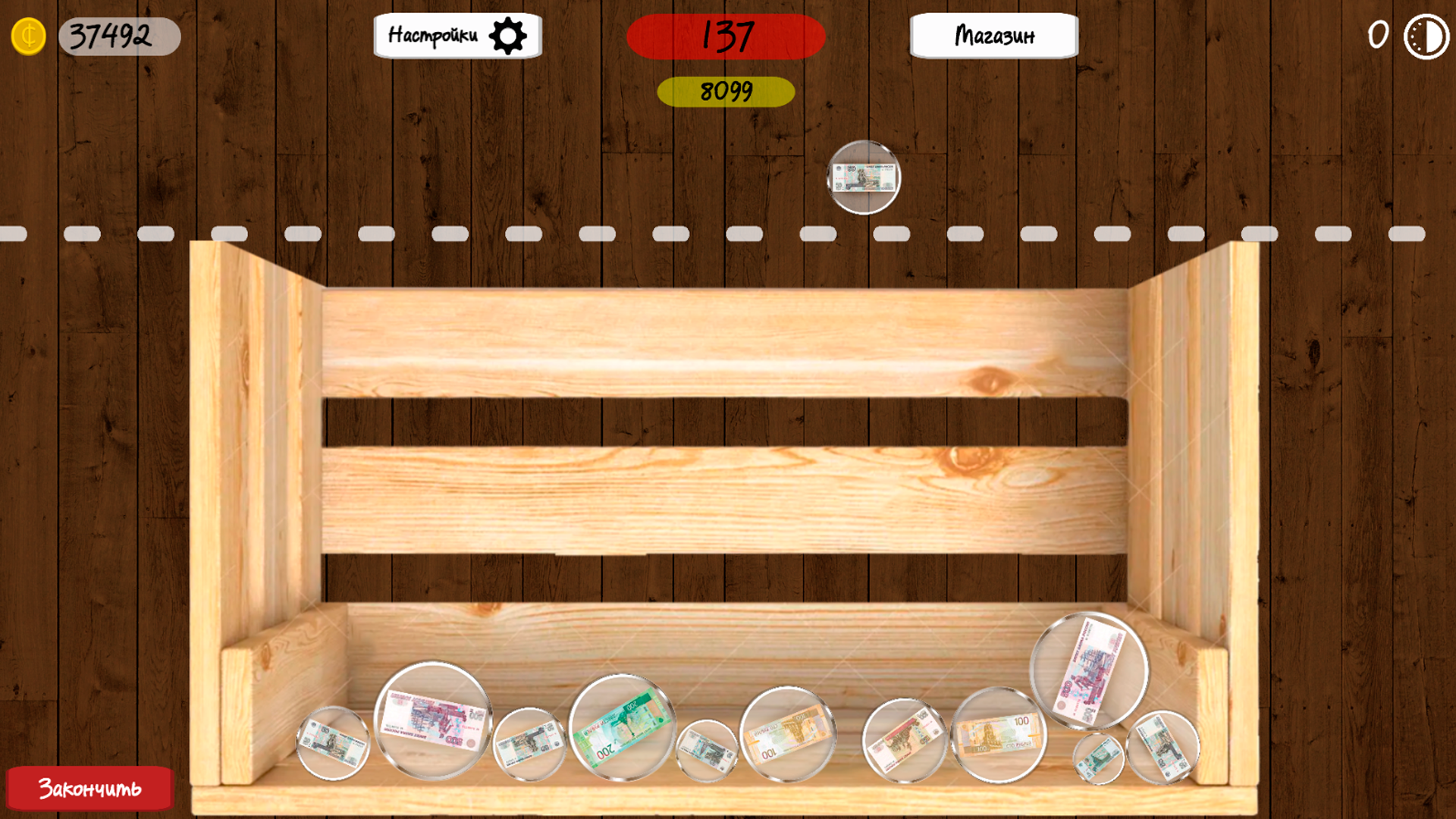The image size is (1456, 819).
Task: Click the red 137 counter pill
Action: [x=726, y=35]
